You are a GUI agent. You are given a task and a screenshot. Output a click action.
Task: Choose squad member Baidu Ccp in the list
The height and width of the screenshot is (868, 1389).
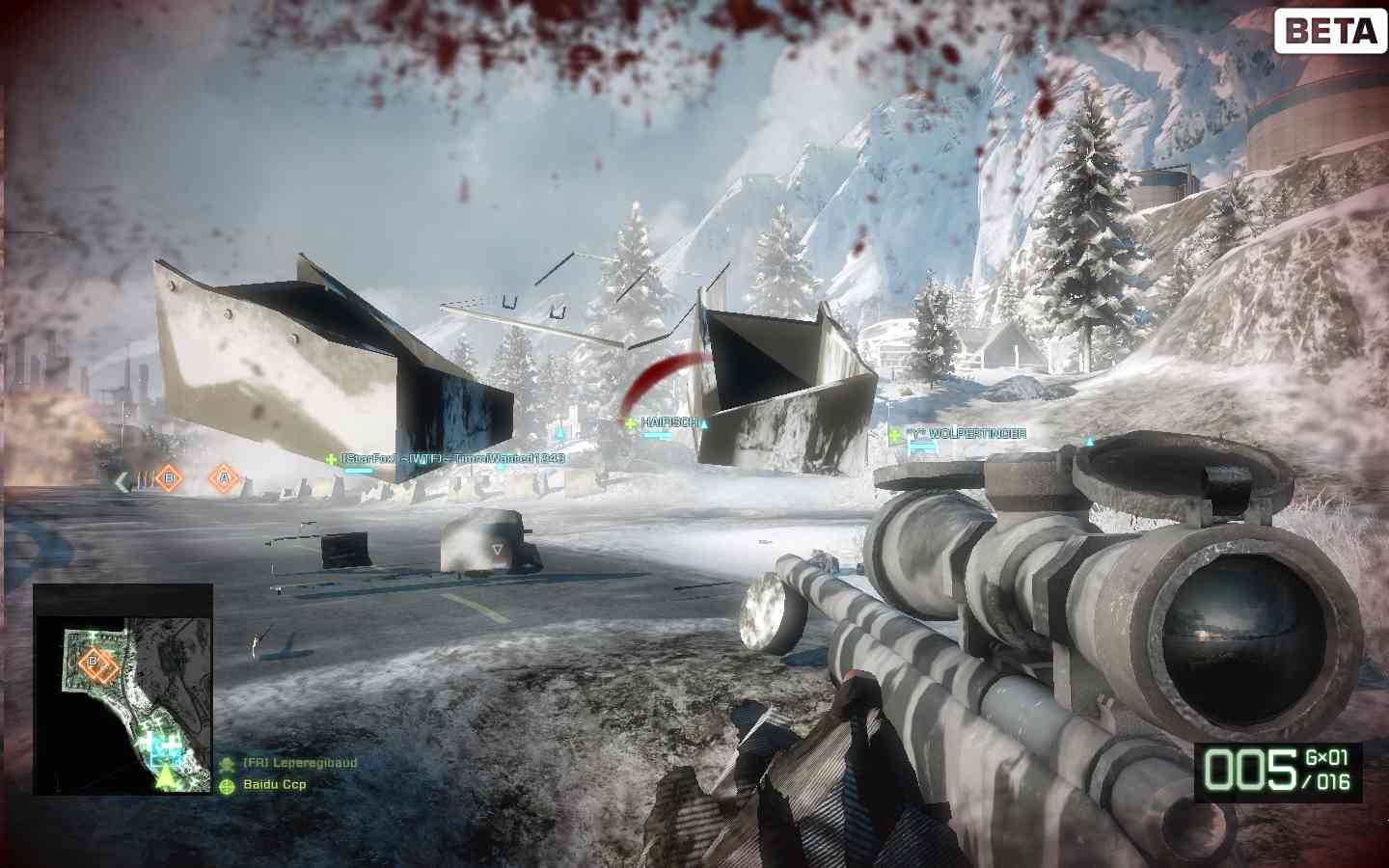click(x=274, y=785)
